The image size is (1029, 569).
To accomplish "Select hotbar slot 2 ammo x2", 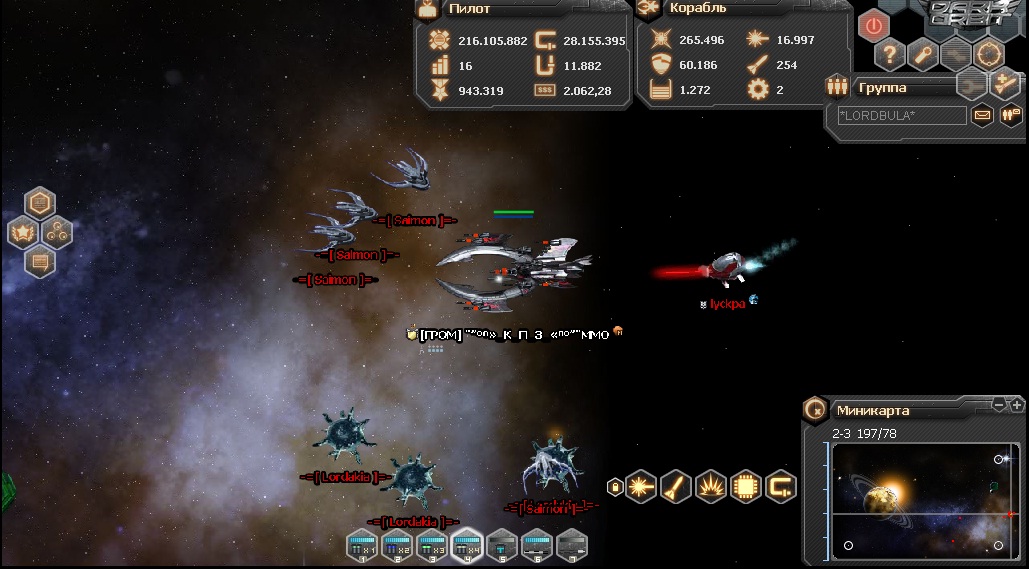I will (397, 546).
